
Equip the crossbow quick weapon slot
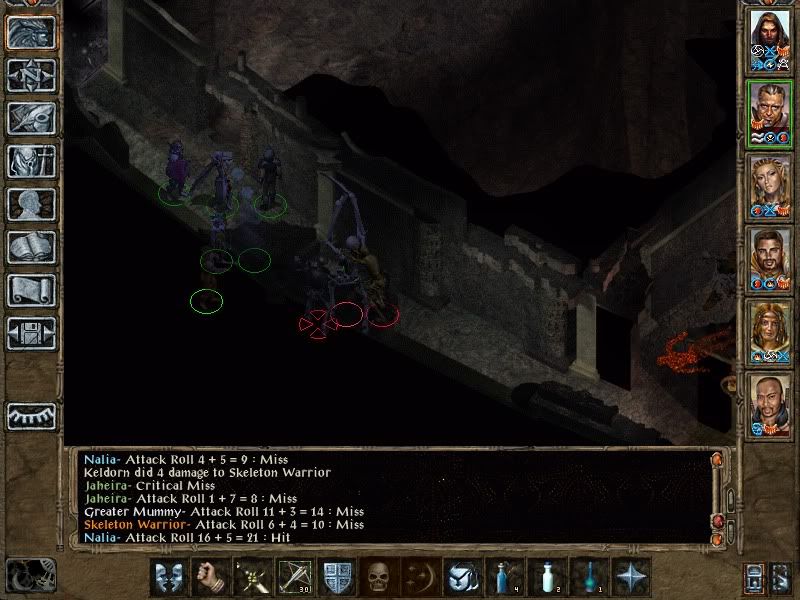(x=294, y=577)
